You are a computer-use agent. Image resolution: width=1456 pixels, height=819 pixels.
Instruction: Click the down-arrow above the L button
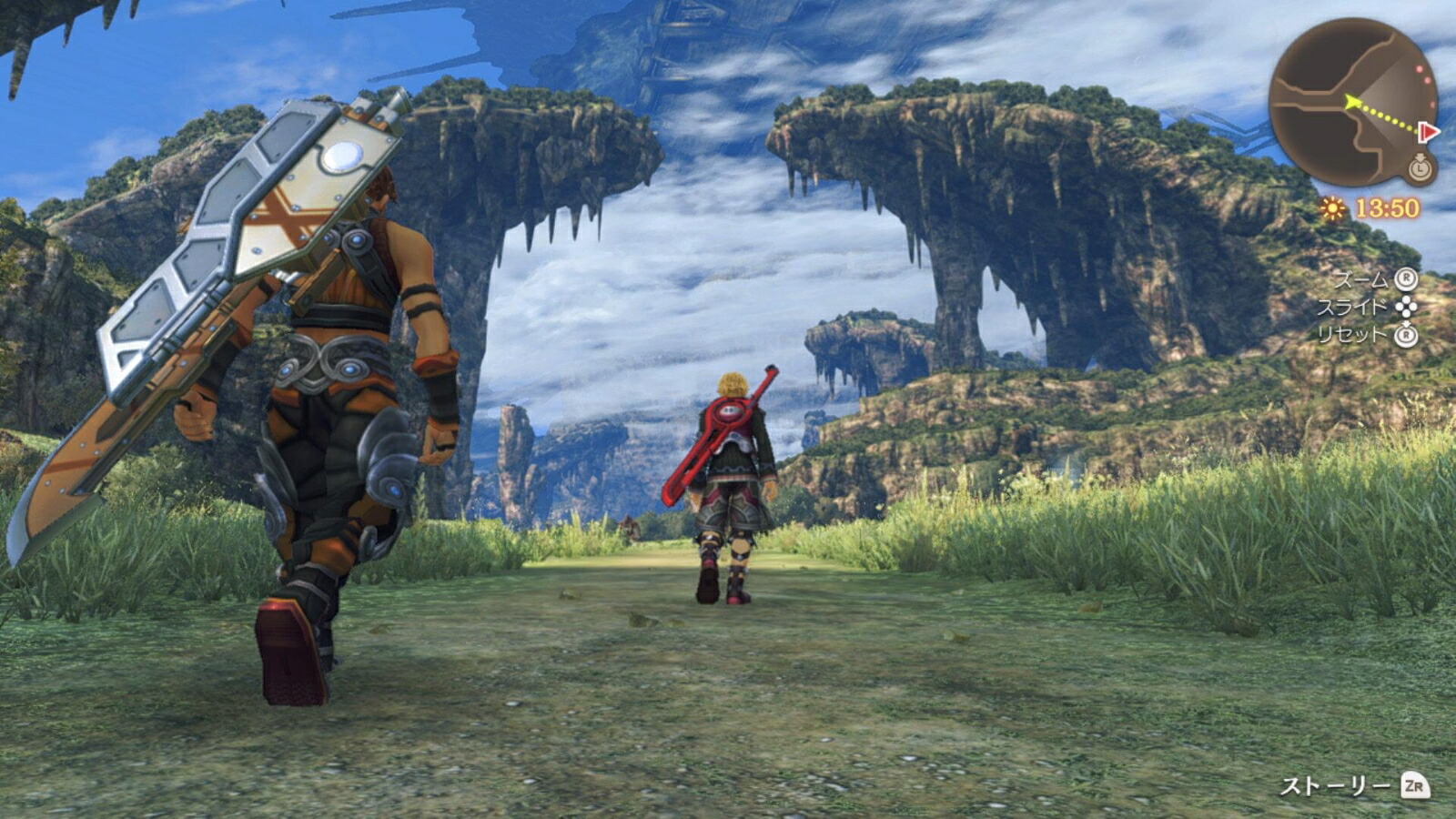[x=1421, y=158]
